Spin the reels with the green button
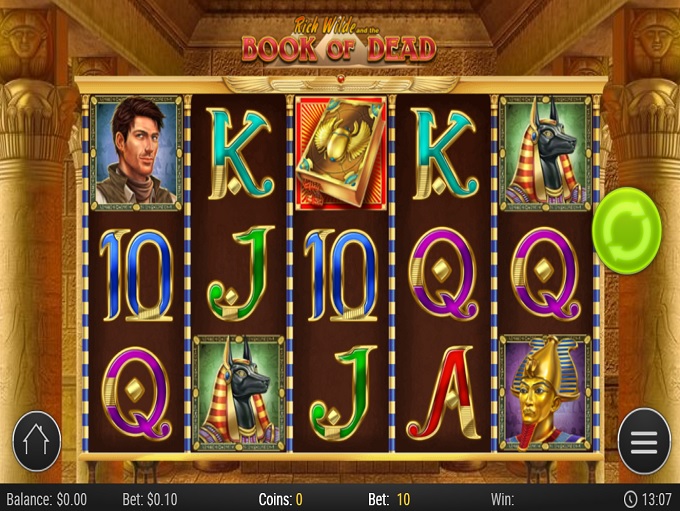Viewport: 680px width, 511px height. tap(626, 227)
